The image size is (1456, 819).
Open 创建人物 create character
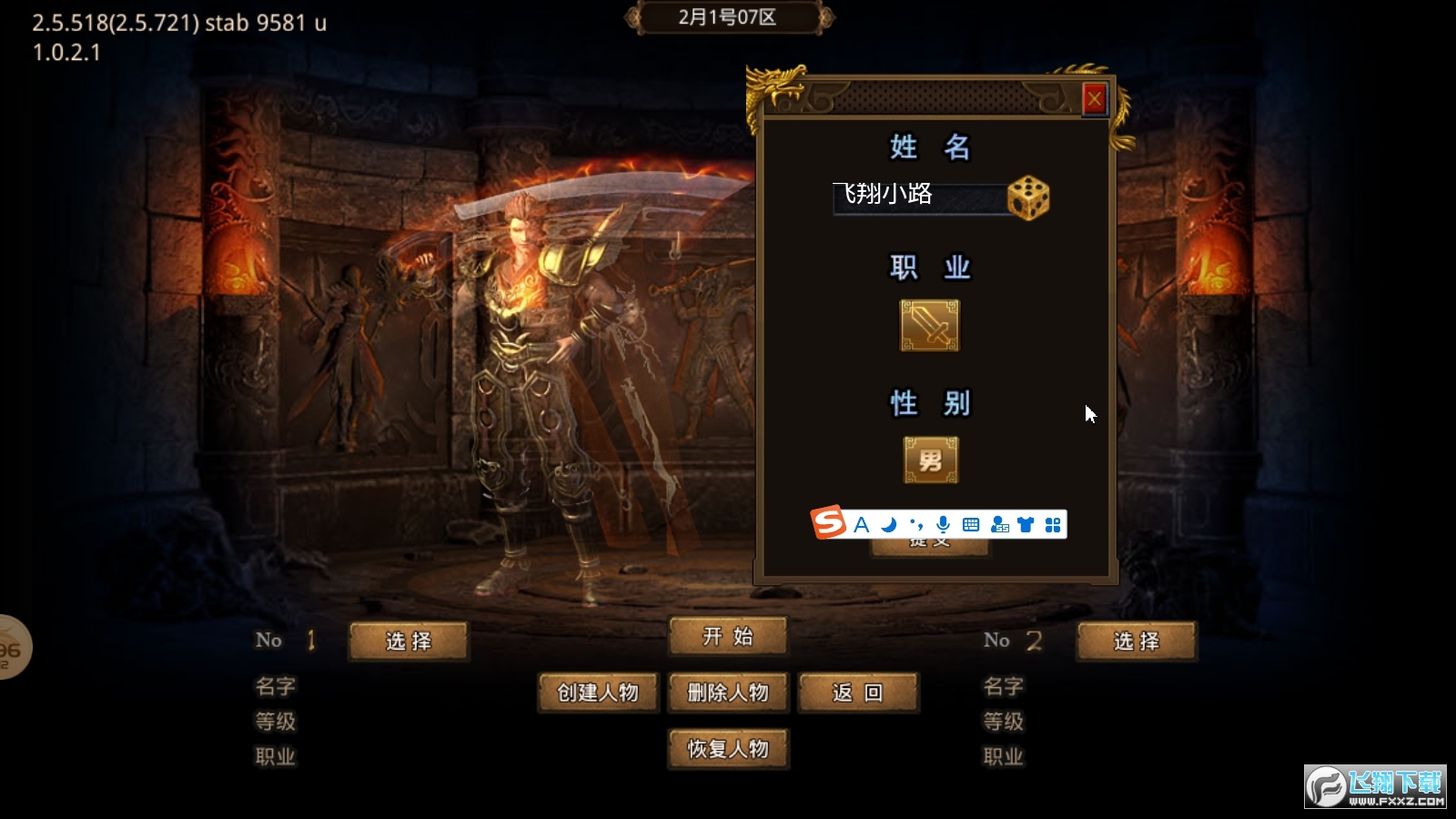(598, 693)
